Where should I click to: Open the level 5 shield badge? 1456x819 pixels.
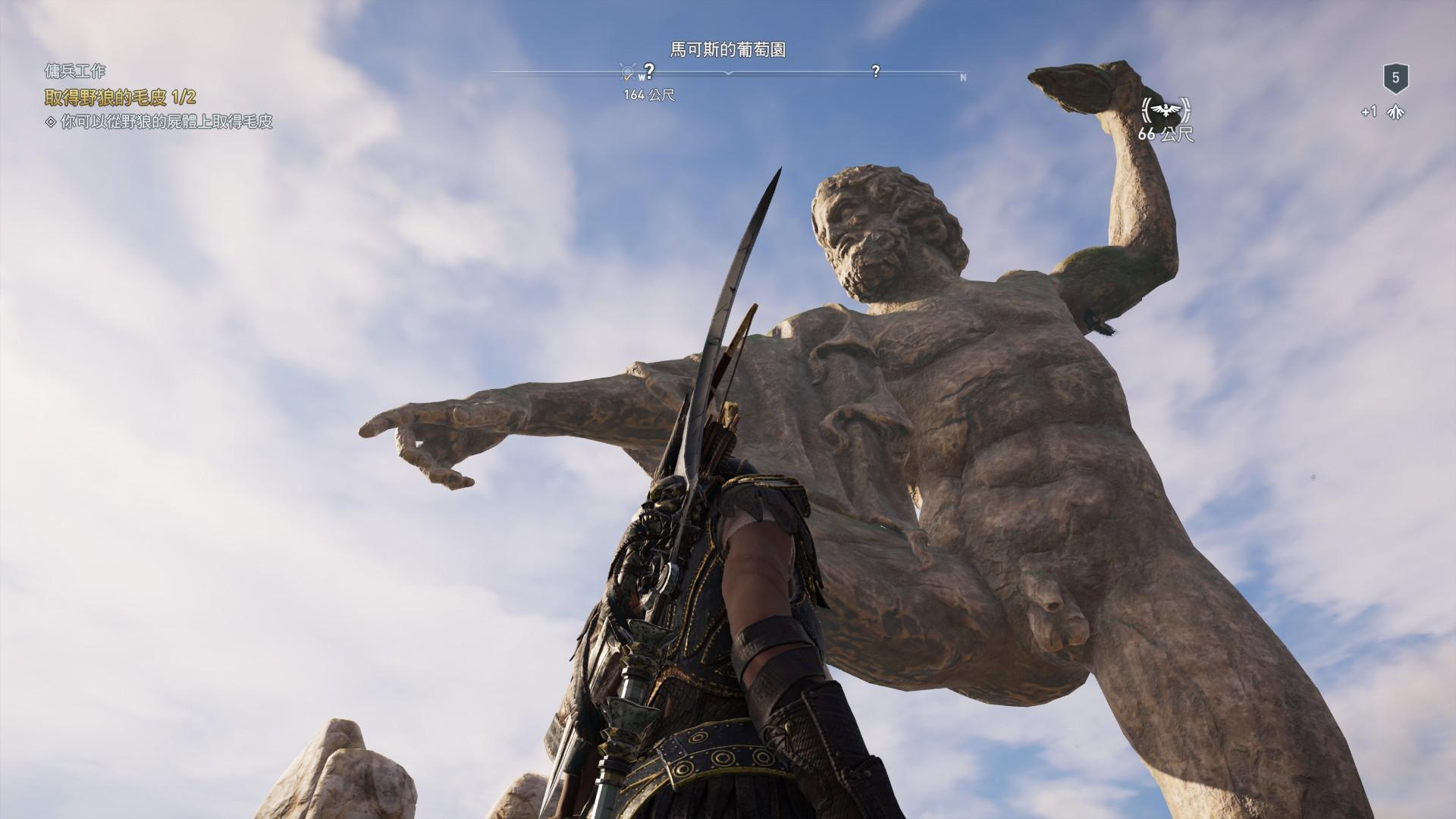pos(1395,77)
